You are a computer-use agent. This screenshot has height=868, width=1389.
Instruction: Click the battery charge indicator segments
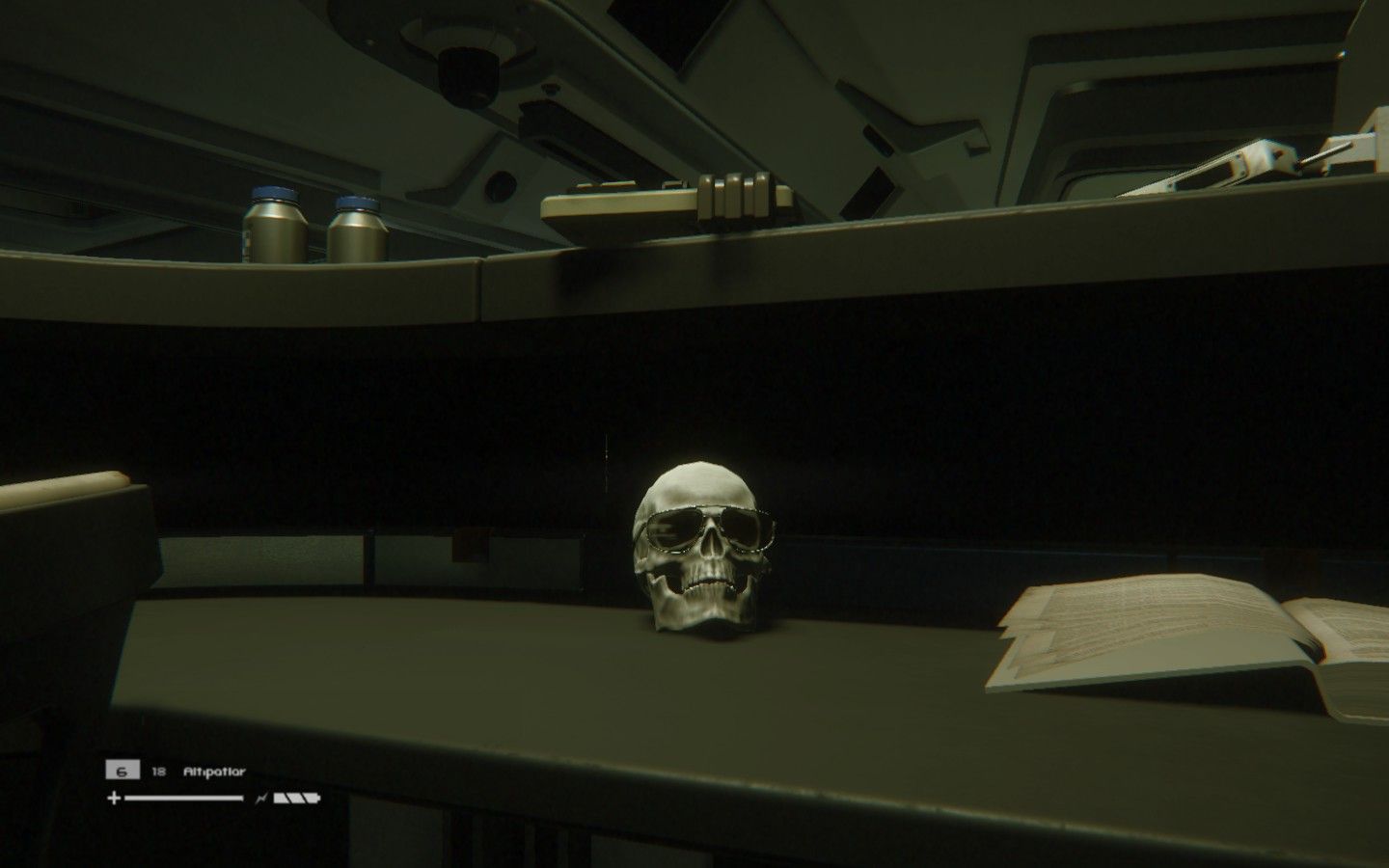click(x=295, y=797)
